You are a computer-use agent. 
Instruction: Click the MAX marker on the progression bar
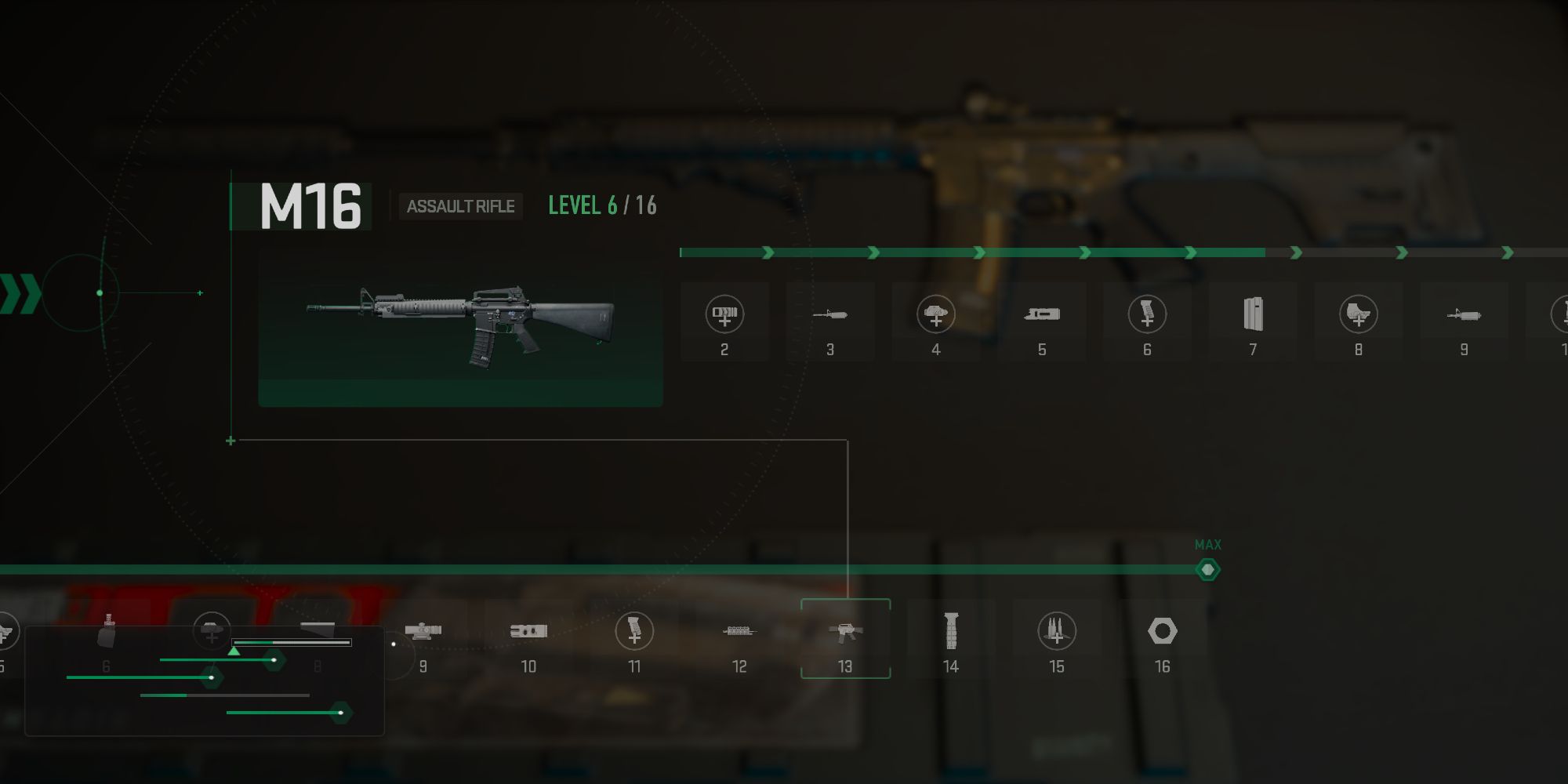(x=1207, y=568)
